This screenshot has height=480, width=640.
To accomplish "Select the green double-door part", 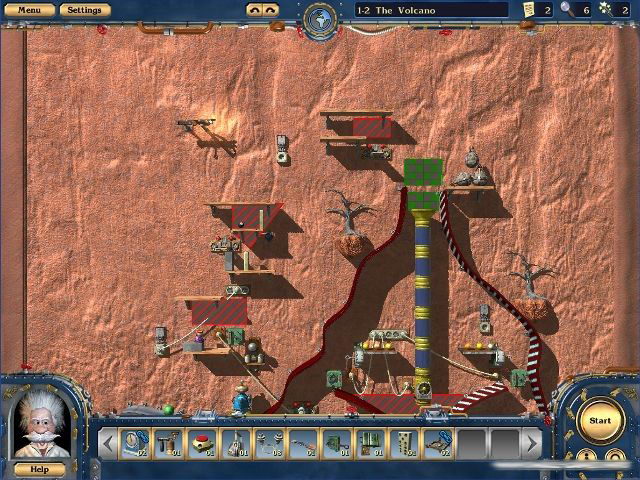I will (372, 441).
